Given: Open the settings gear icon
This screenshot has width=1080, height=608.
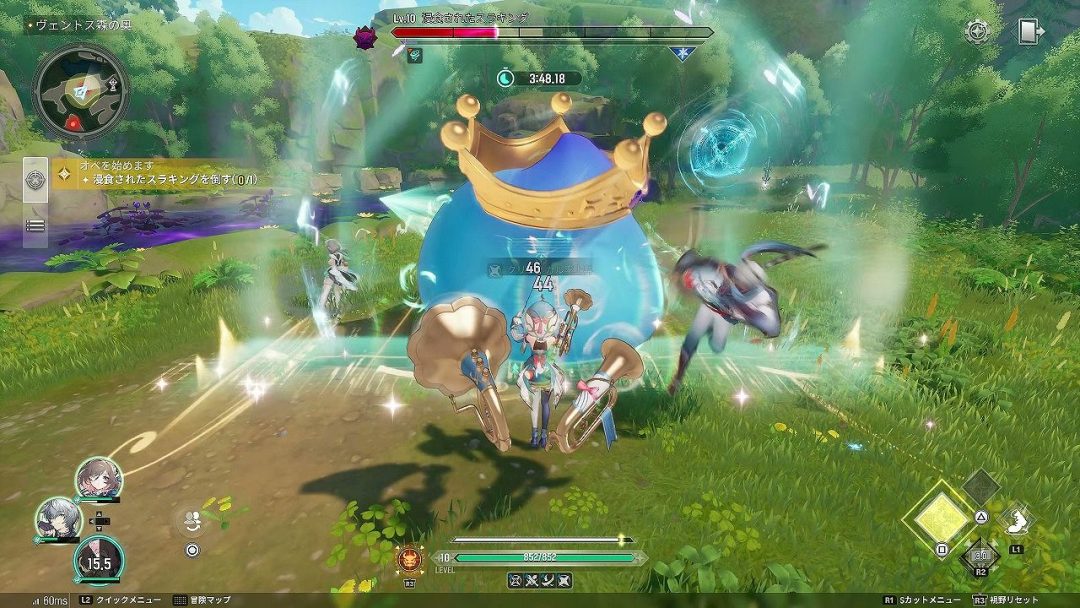Looking at the screenshot, I should [977, 31].
